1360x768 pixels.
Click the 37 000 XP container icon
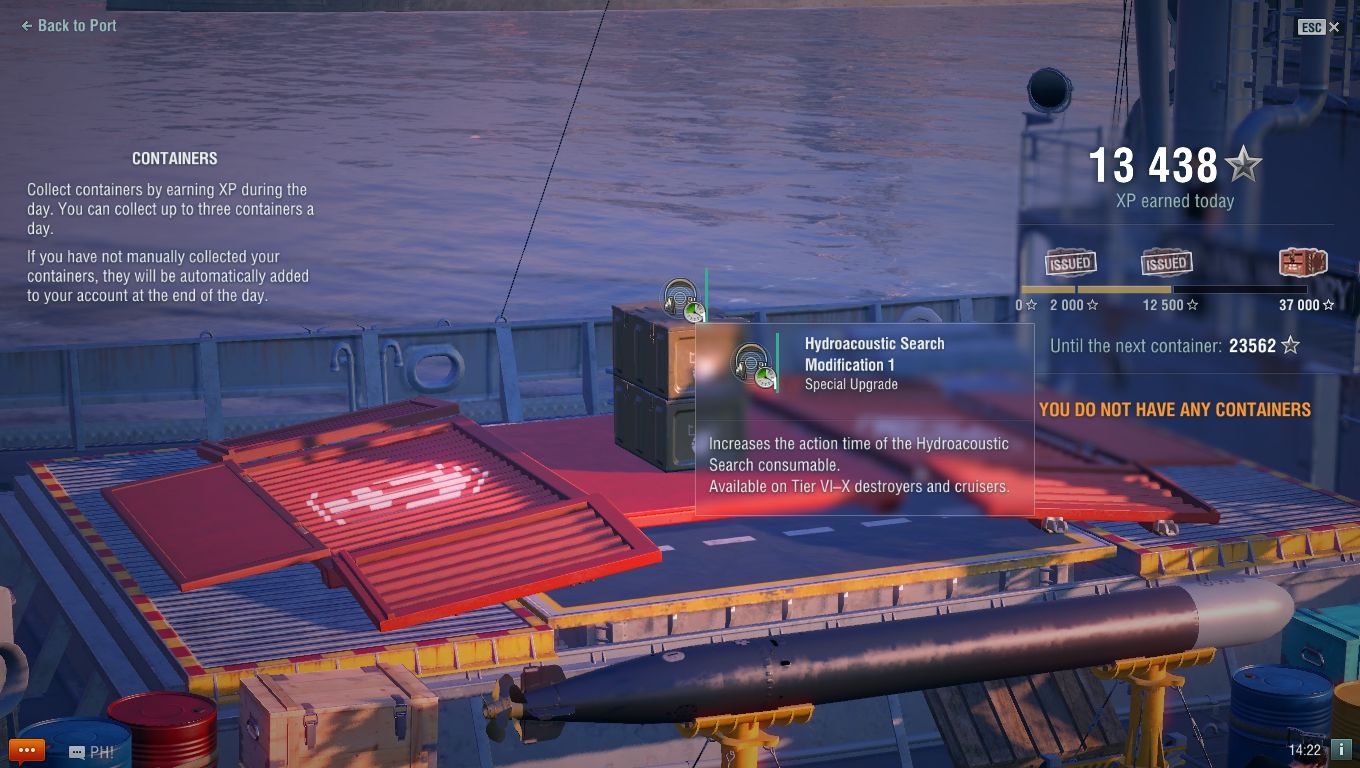pyautogui.click(x=1302, y=263)
